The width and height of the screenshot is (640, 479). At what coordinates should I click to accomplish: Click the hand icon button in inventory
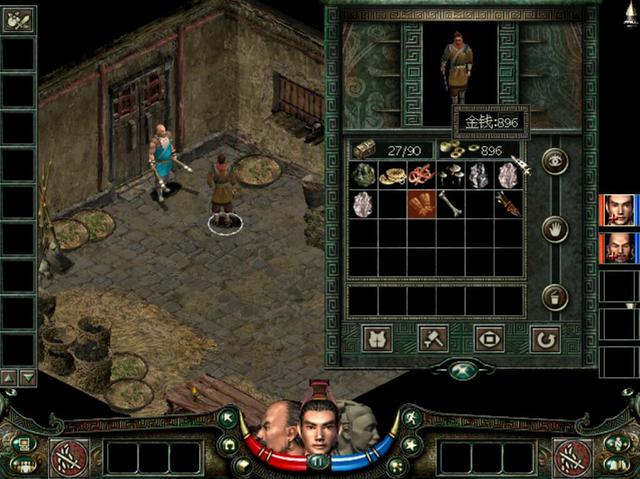click(555, 229)
